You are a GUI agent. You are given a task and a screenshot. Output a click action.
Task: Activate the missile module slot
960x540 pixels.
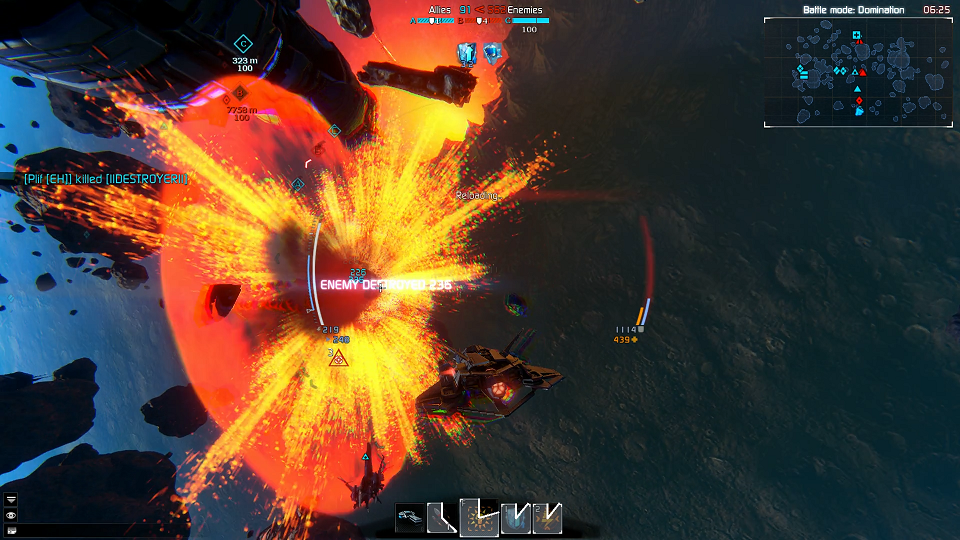441,517
